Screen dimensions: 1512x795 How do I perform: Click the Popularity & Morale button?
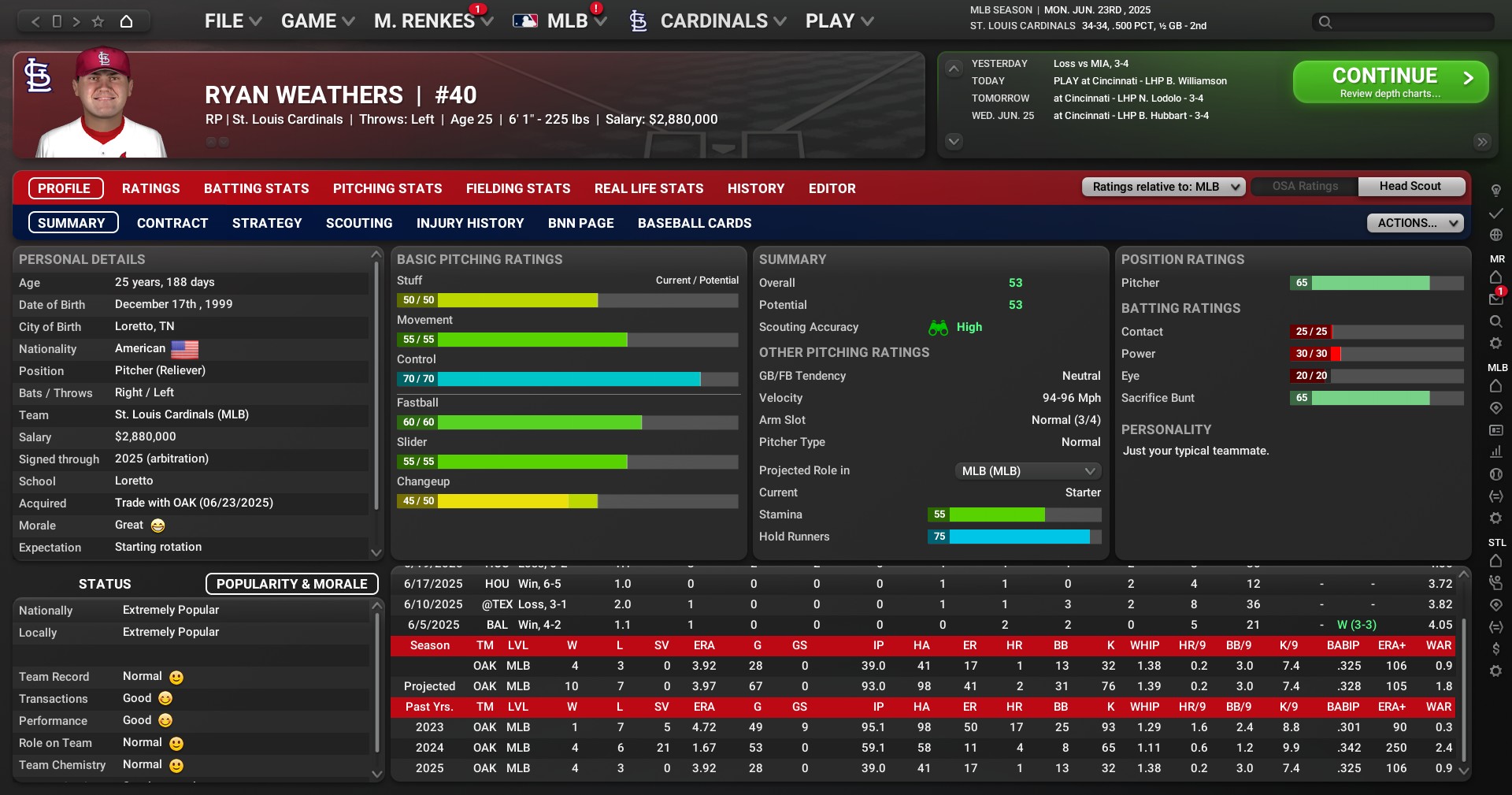(x=291, y=584)
